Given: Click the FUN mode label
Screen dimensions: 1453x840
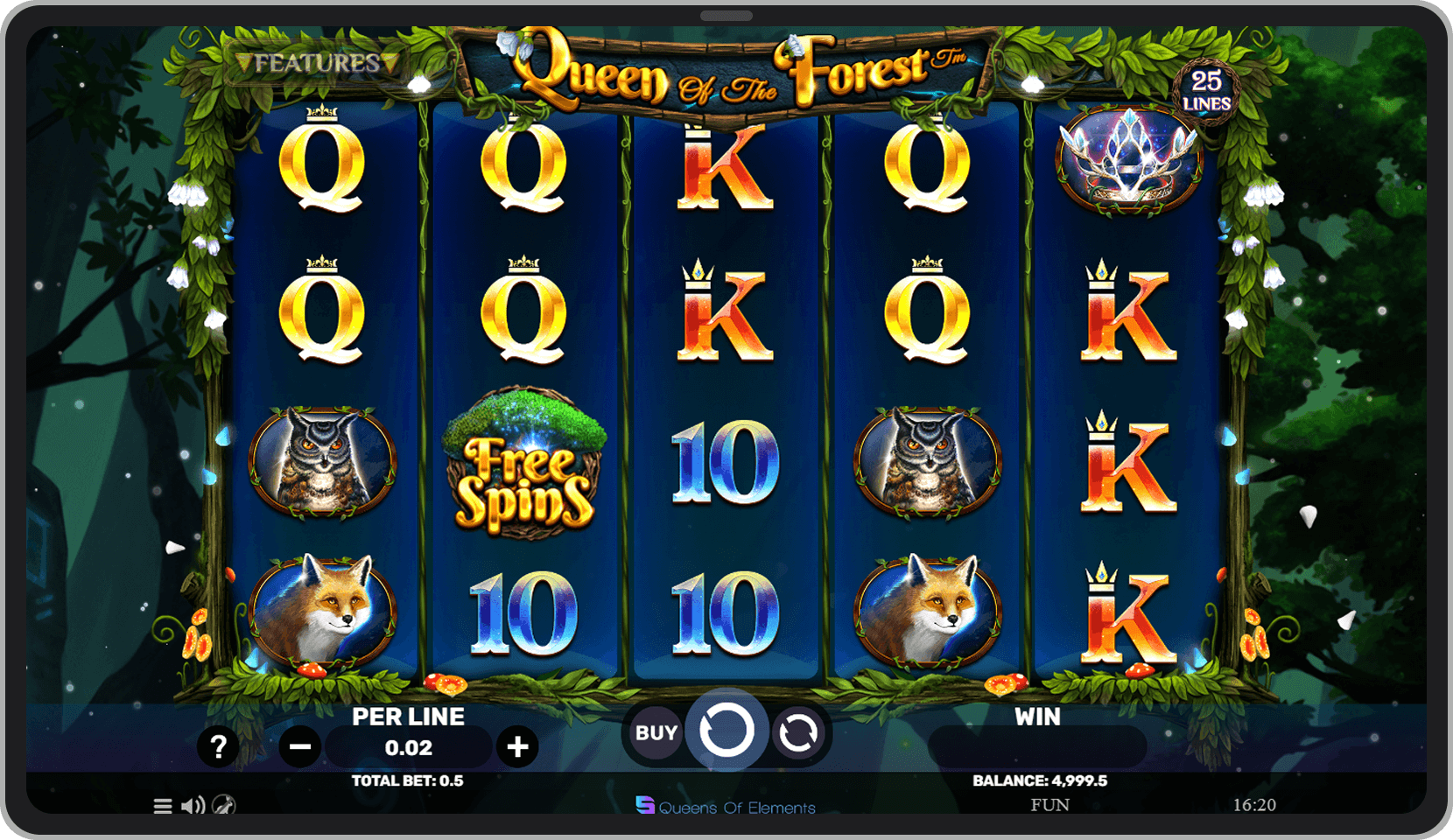Looking at the screenshot, I should (x=1053, y=804).
